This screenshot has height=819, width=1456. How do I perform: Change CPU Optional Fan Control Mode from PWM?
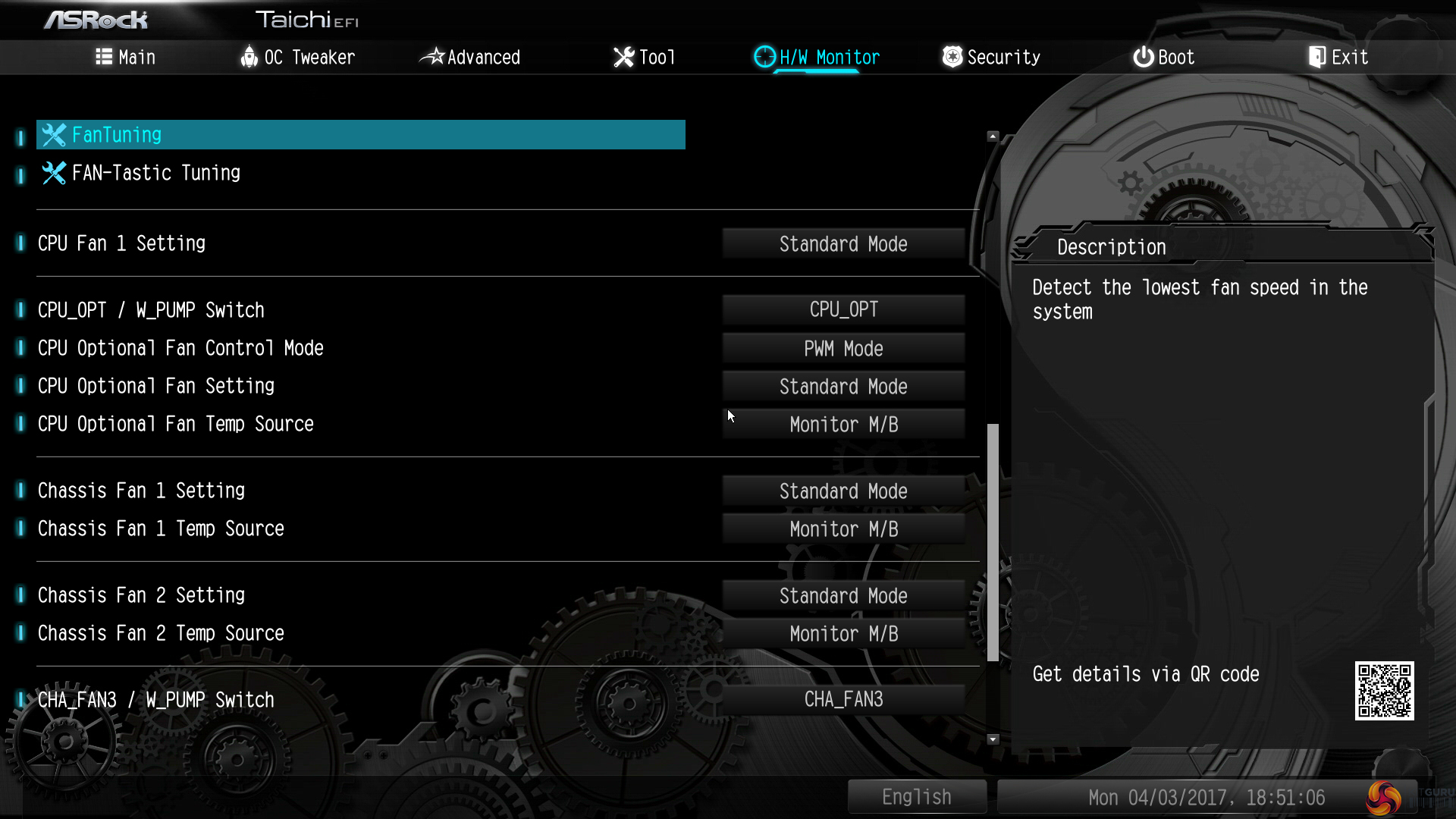(843, 349)
